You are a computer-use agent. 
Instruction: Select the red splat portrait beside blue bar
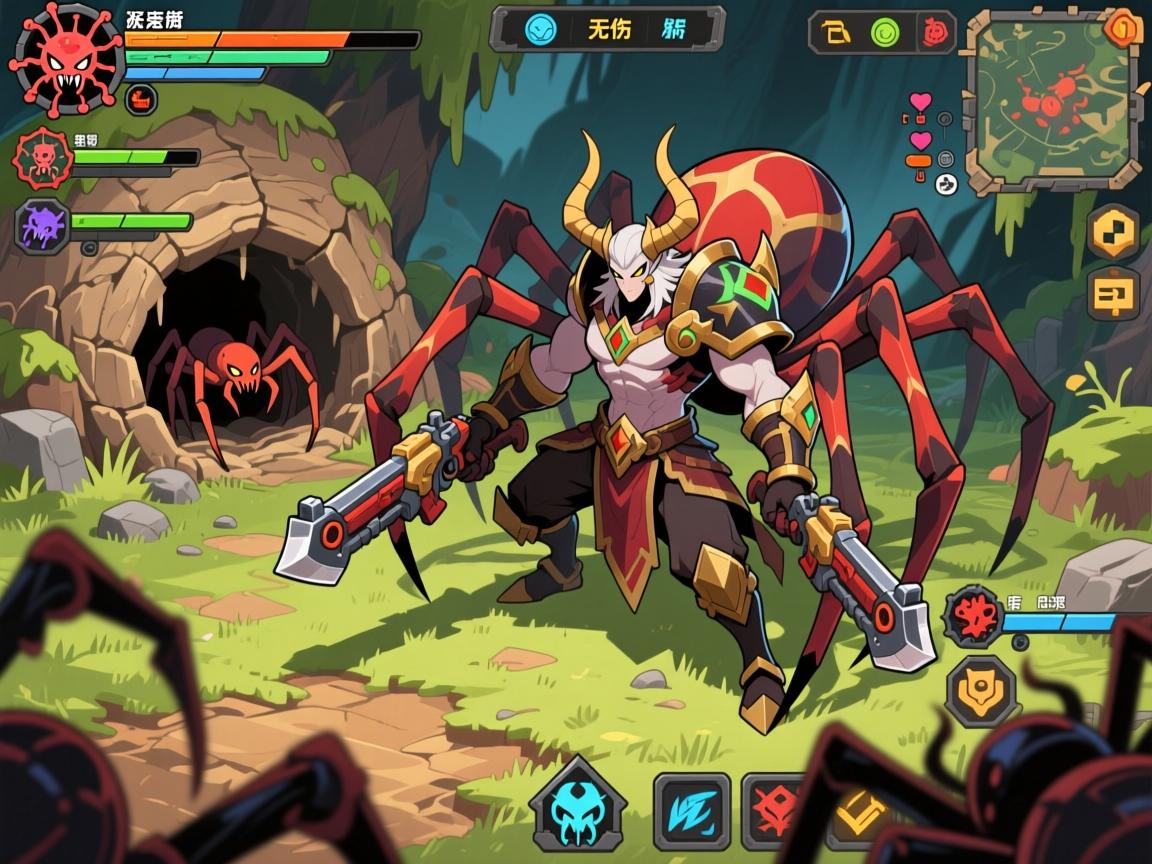(973, 612)
